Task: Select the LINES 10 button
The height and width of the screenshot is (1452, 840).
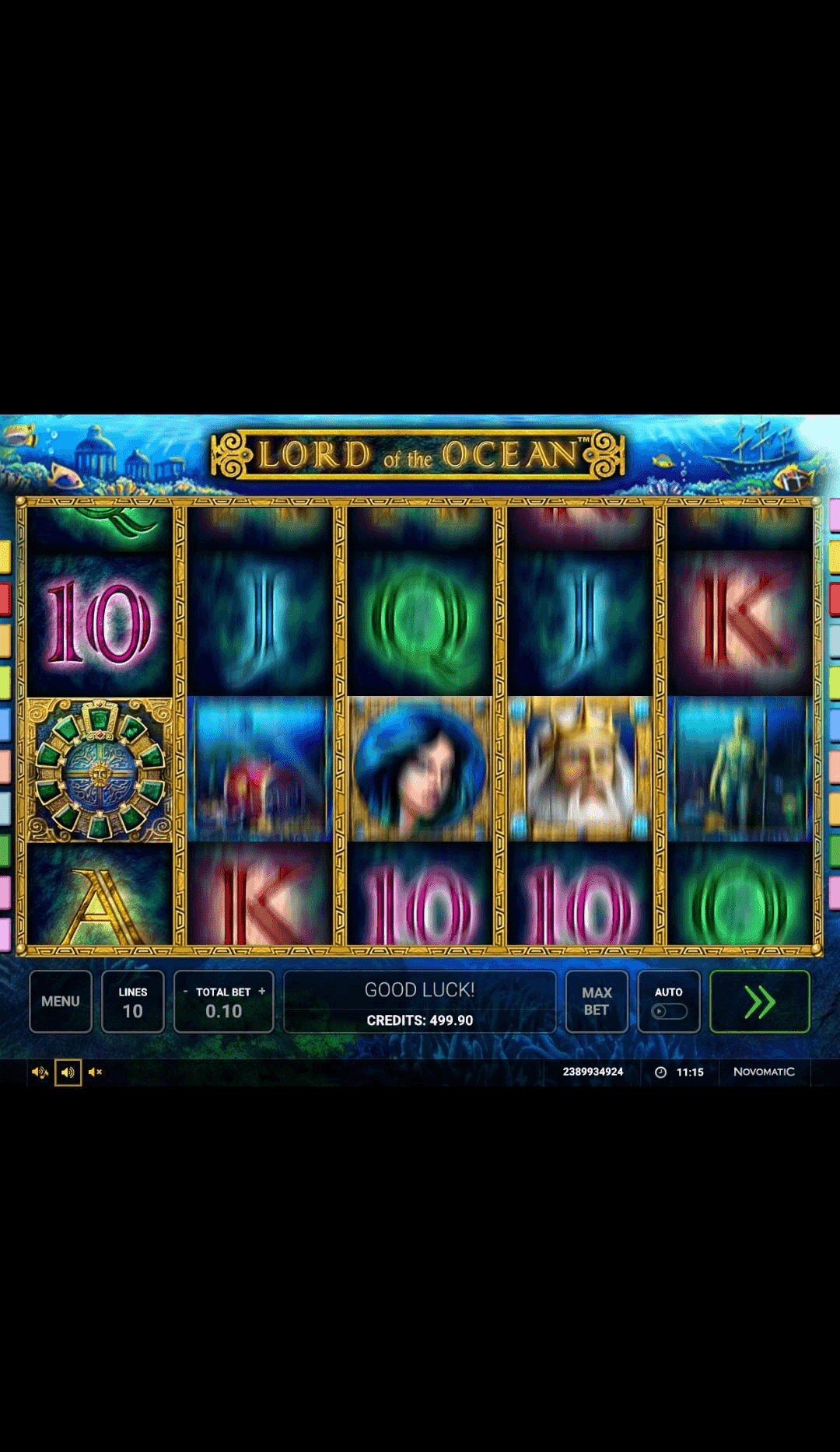Action: coord(133,1001)
